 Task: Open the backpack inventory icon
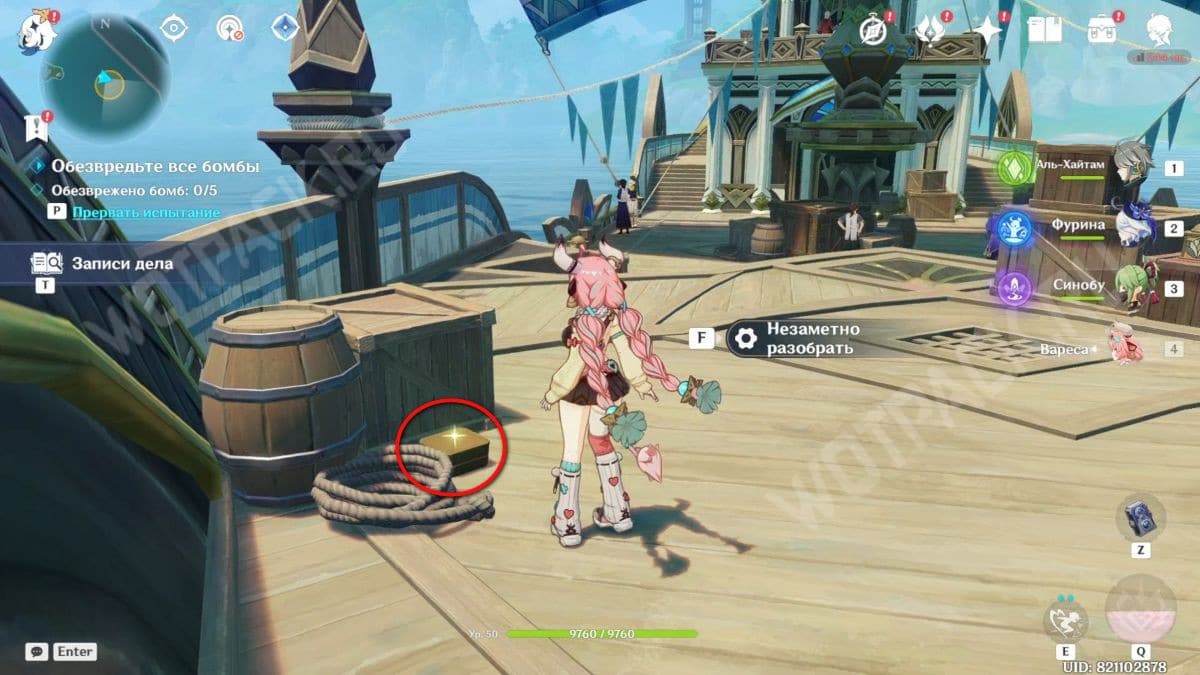tap(1103, 29)
